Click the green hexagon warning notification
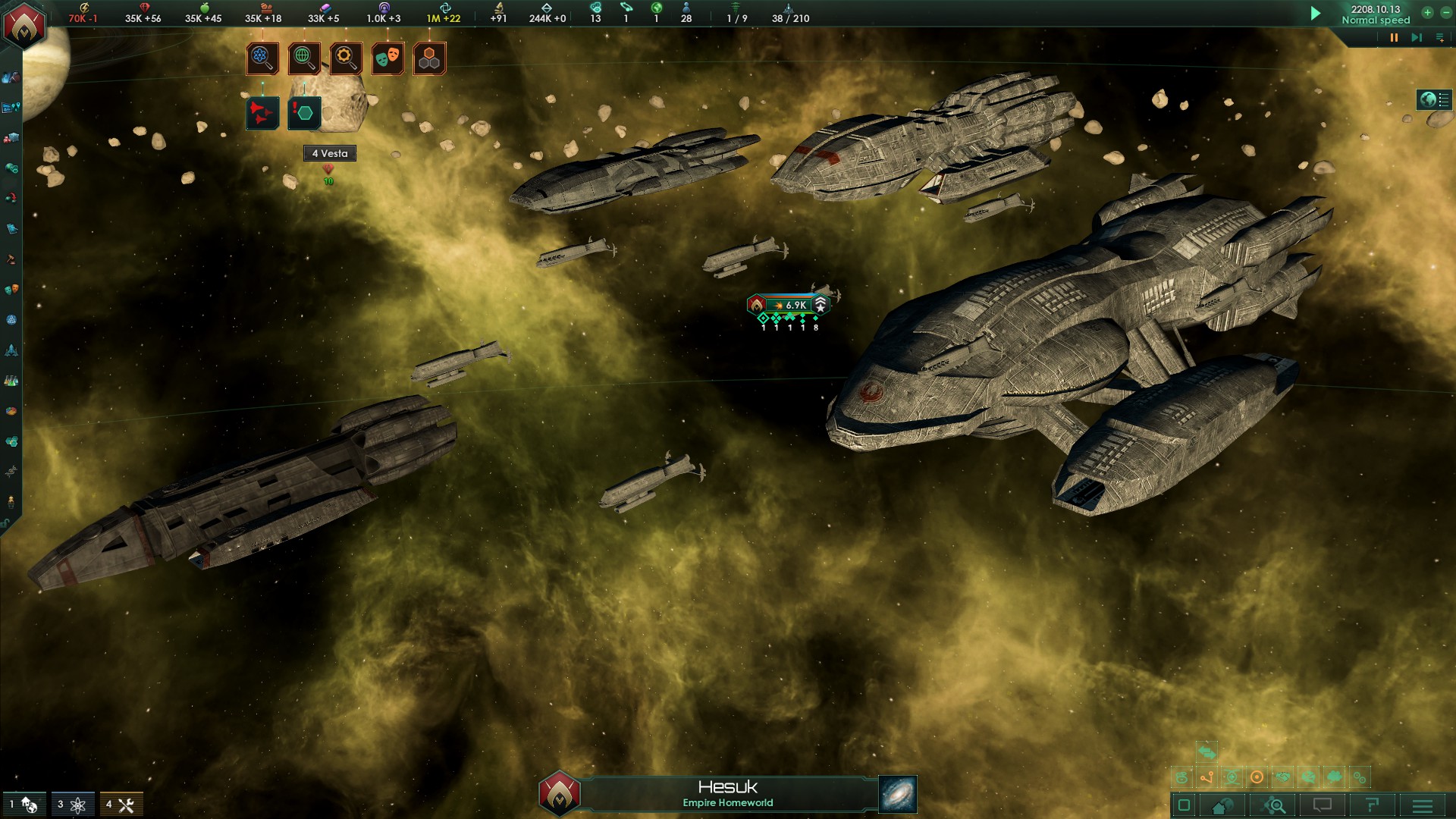 304,114
